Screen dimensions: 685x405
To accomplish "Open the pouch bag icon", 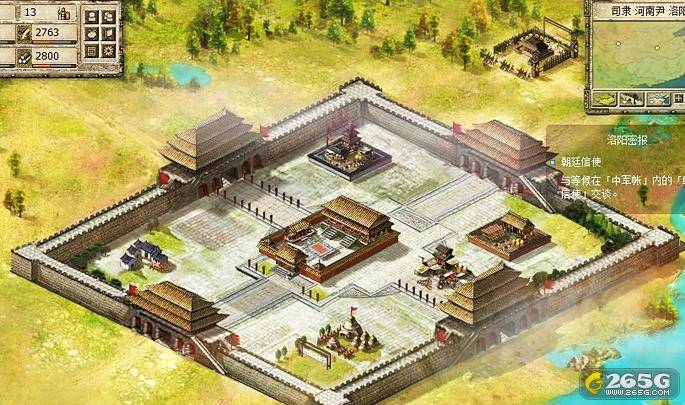I will [x=91, y=34].
